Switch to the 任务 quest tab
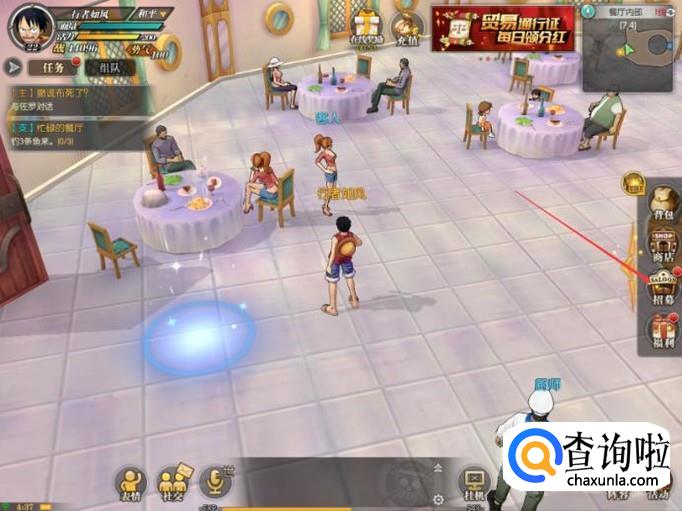 [53, 66]
